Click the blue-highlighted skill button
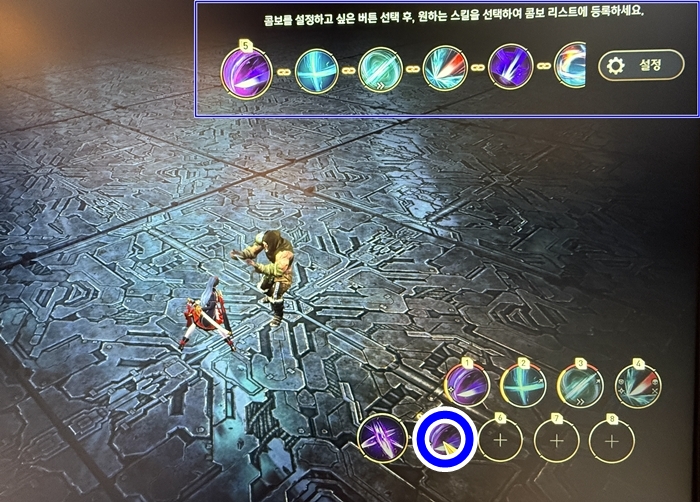700x502 pixels. pyautogui.click(x=441, y=440)
